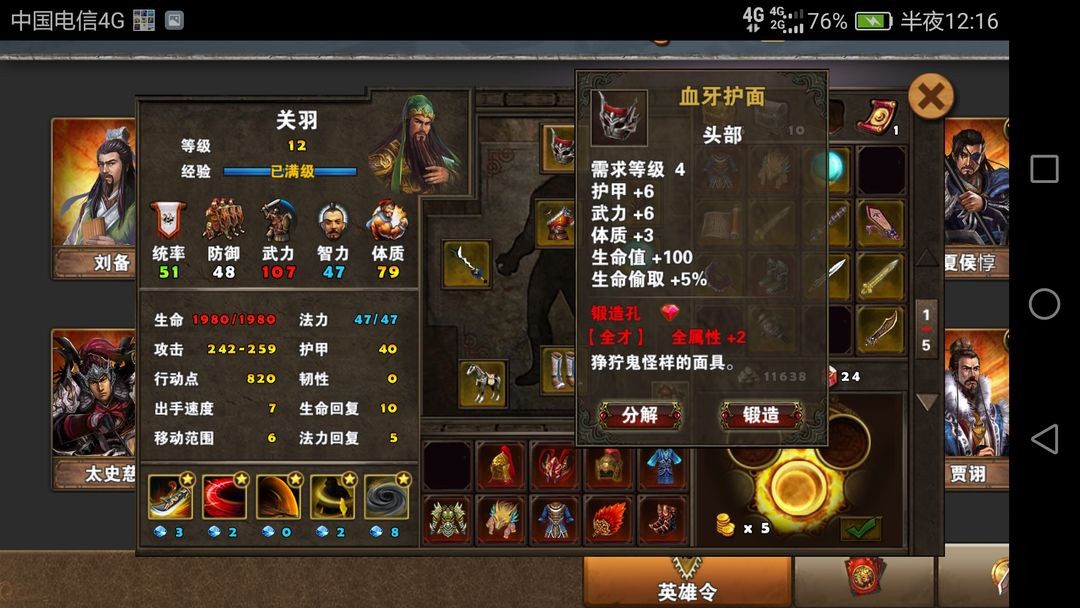Select the 刘备 hero portrait
Viewport: 1080px width, 608px height.
point(95,195)
